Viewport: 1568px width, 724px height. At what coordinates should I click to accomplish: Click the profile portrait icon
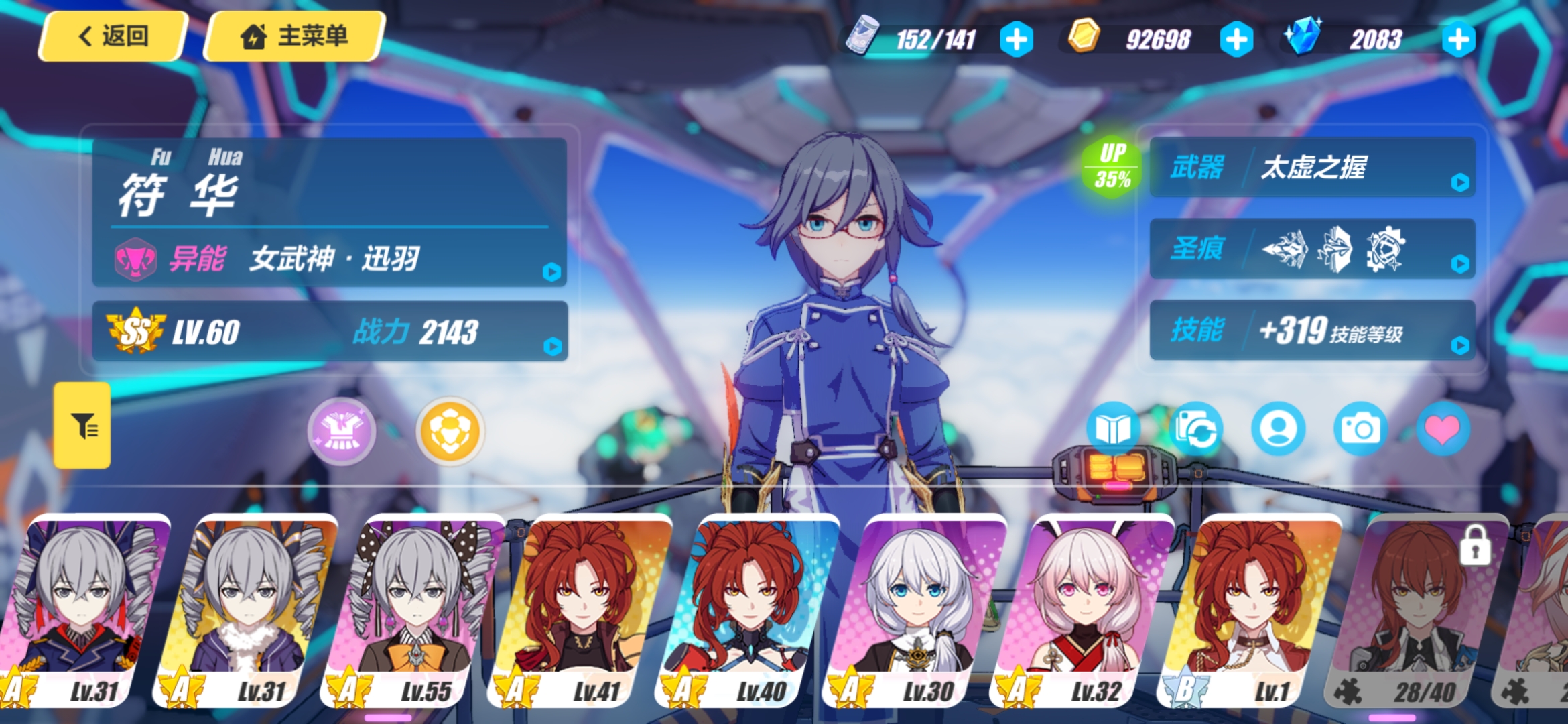pyautogui.click(x=1278, y=429)
